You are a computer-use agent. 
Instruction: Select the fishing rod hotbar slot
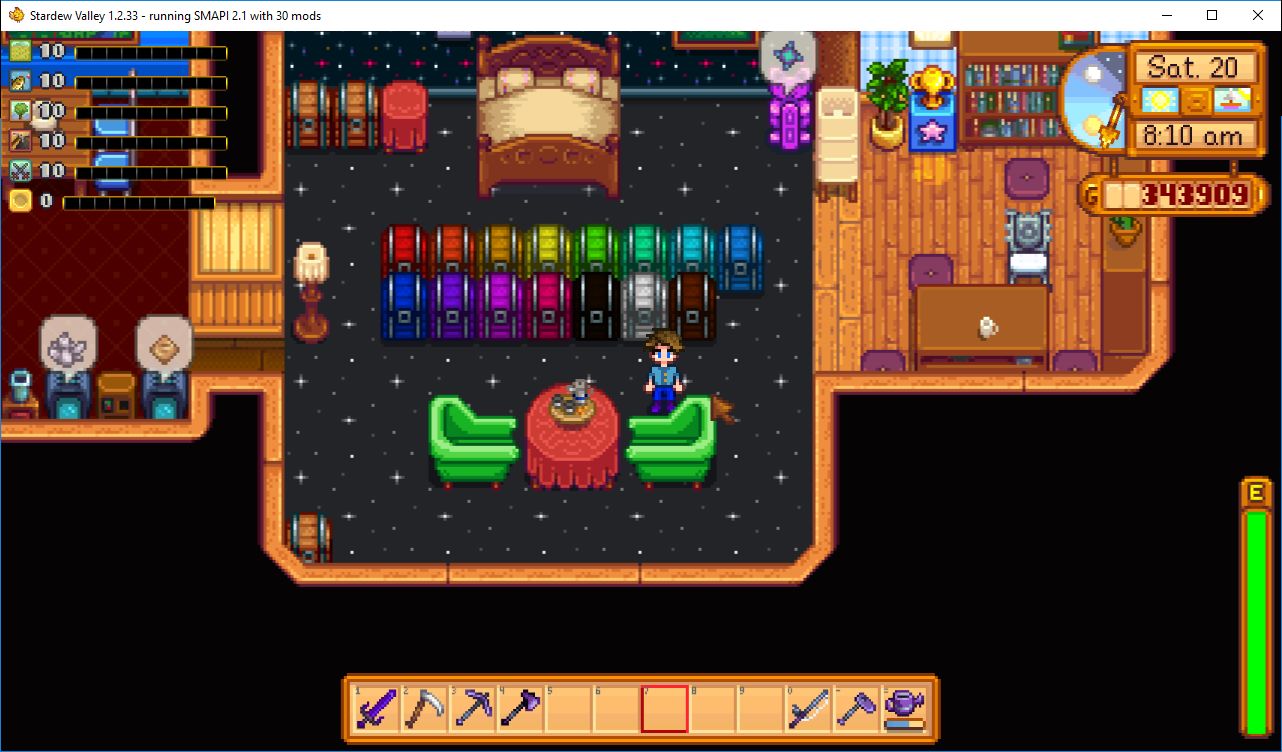808,709
